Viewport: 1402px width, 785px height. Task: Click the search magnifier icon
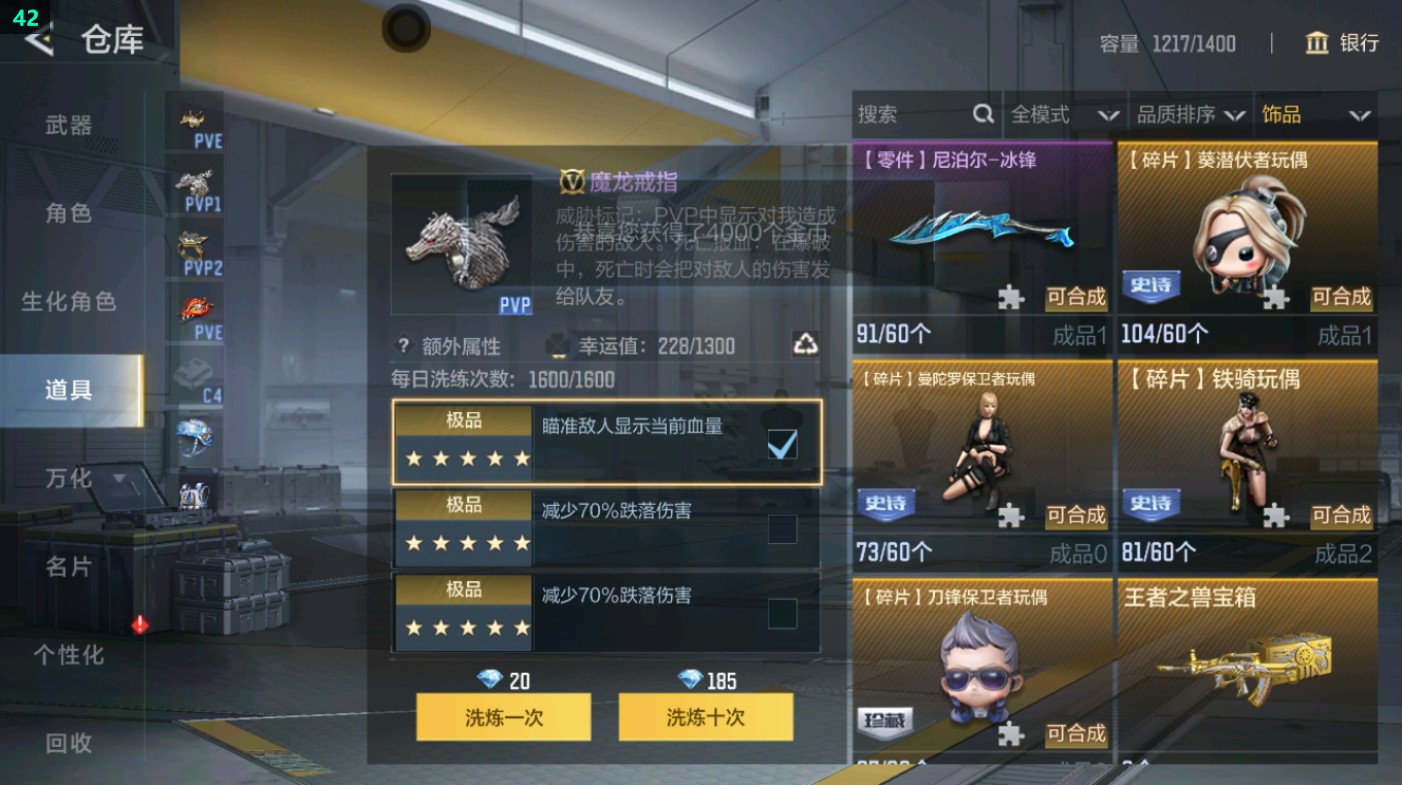point(986,115)
